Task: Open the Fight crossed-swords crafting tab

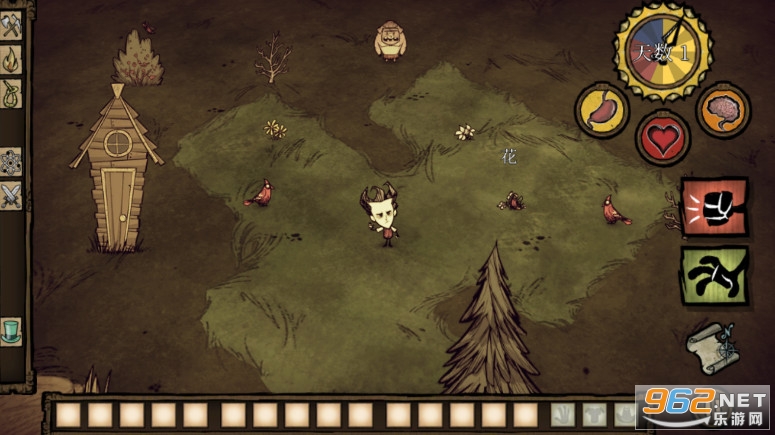Action: 12,195
